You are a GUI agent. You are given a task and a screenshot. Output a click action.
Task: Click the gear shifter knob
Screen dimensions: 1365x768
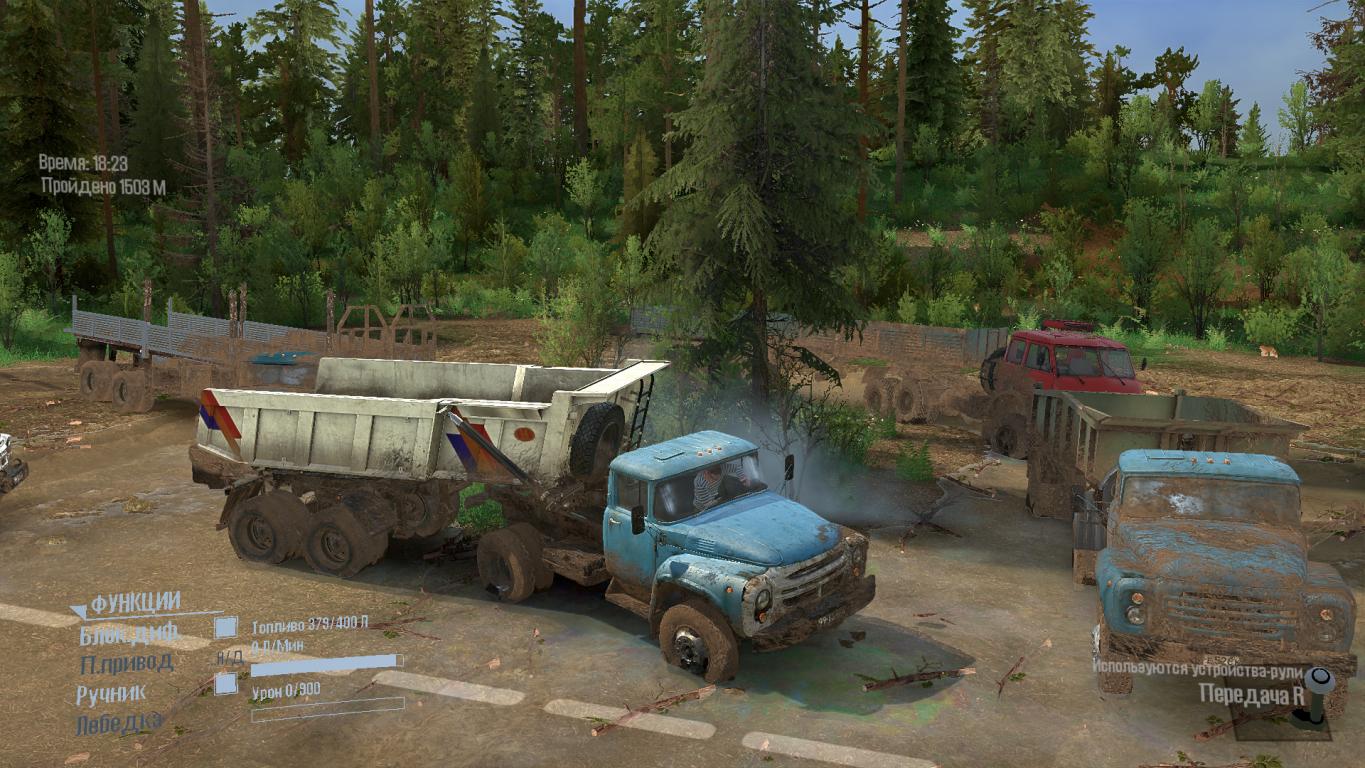pos(1319,682)
